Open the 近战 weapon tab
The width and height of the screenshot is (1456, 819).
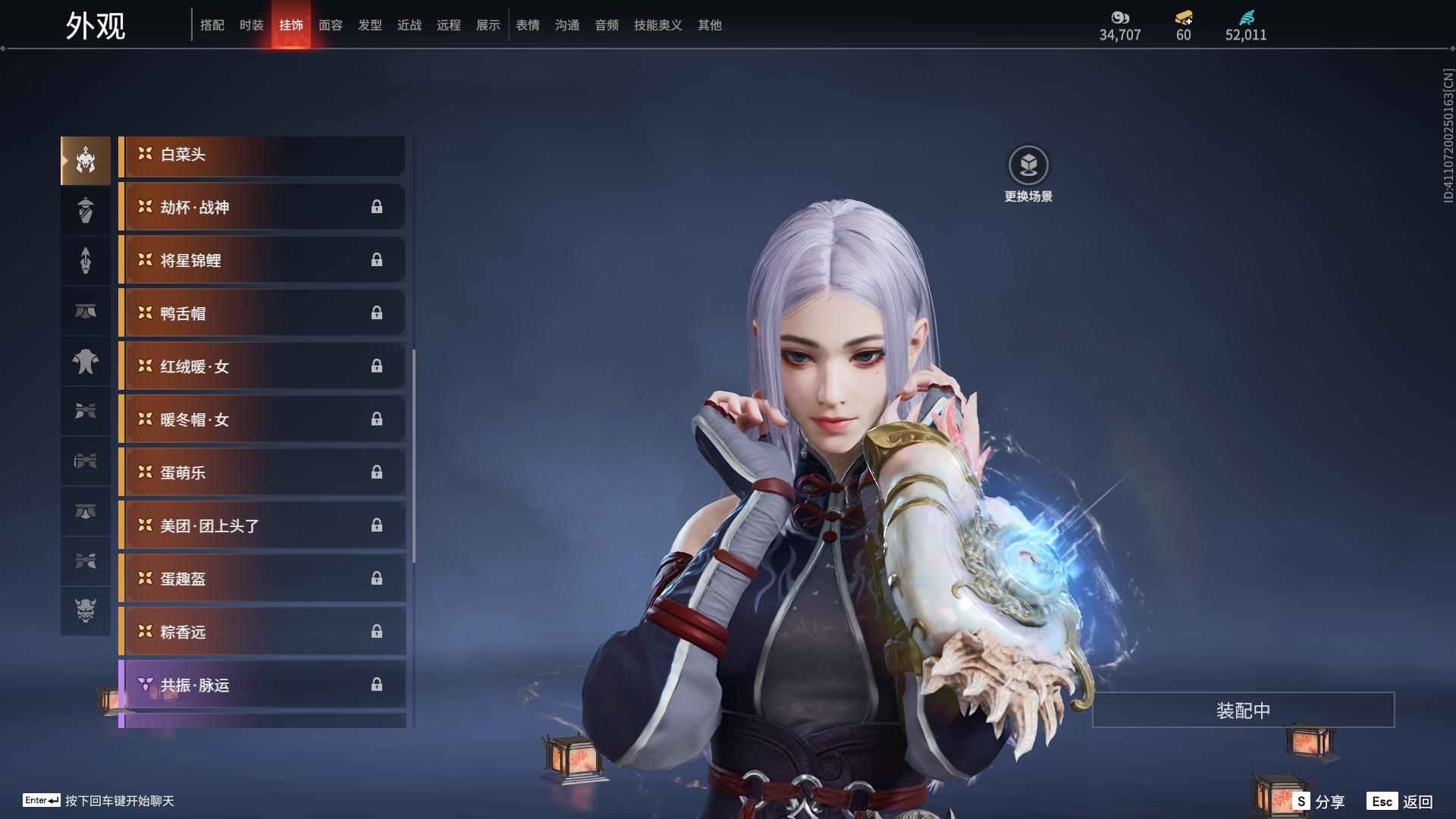point(409,25)
